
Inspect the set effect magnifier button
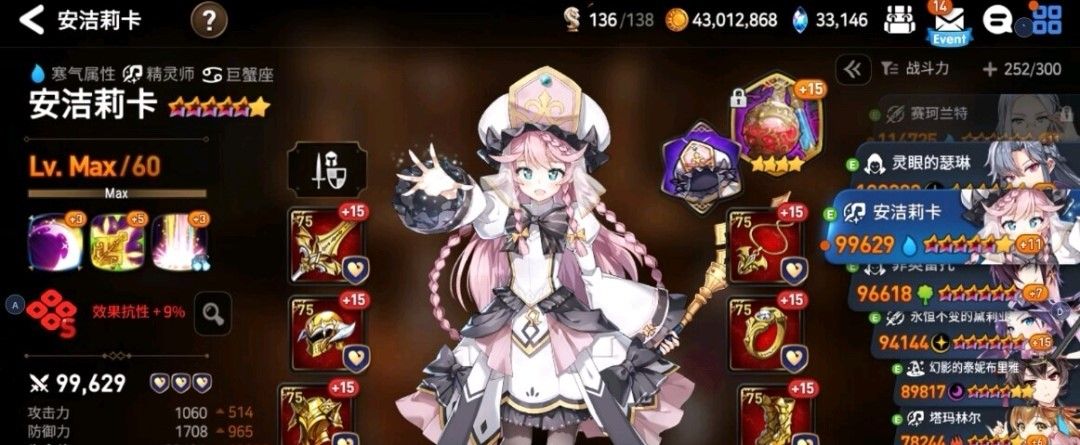pos(211,313)
